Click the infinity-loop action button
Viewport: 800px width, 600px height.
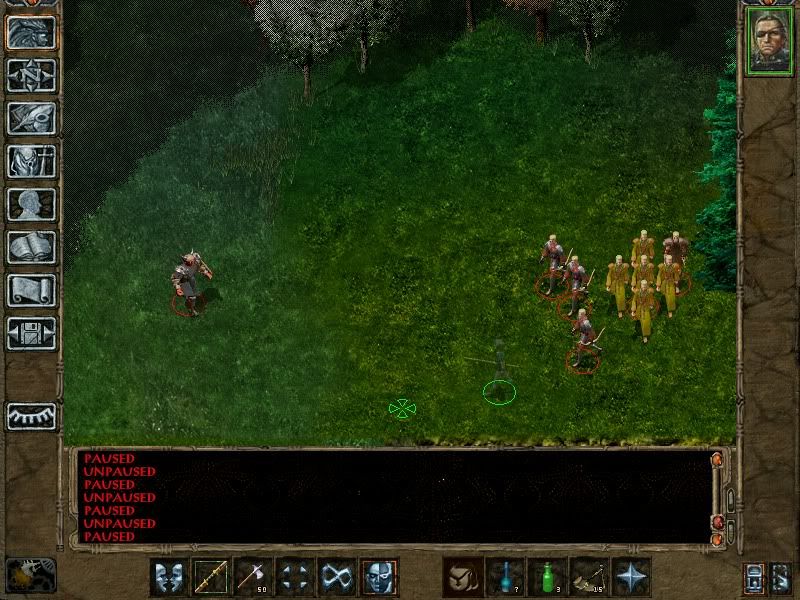337,577
